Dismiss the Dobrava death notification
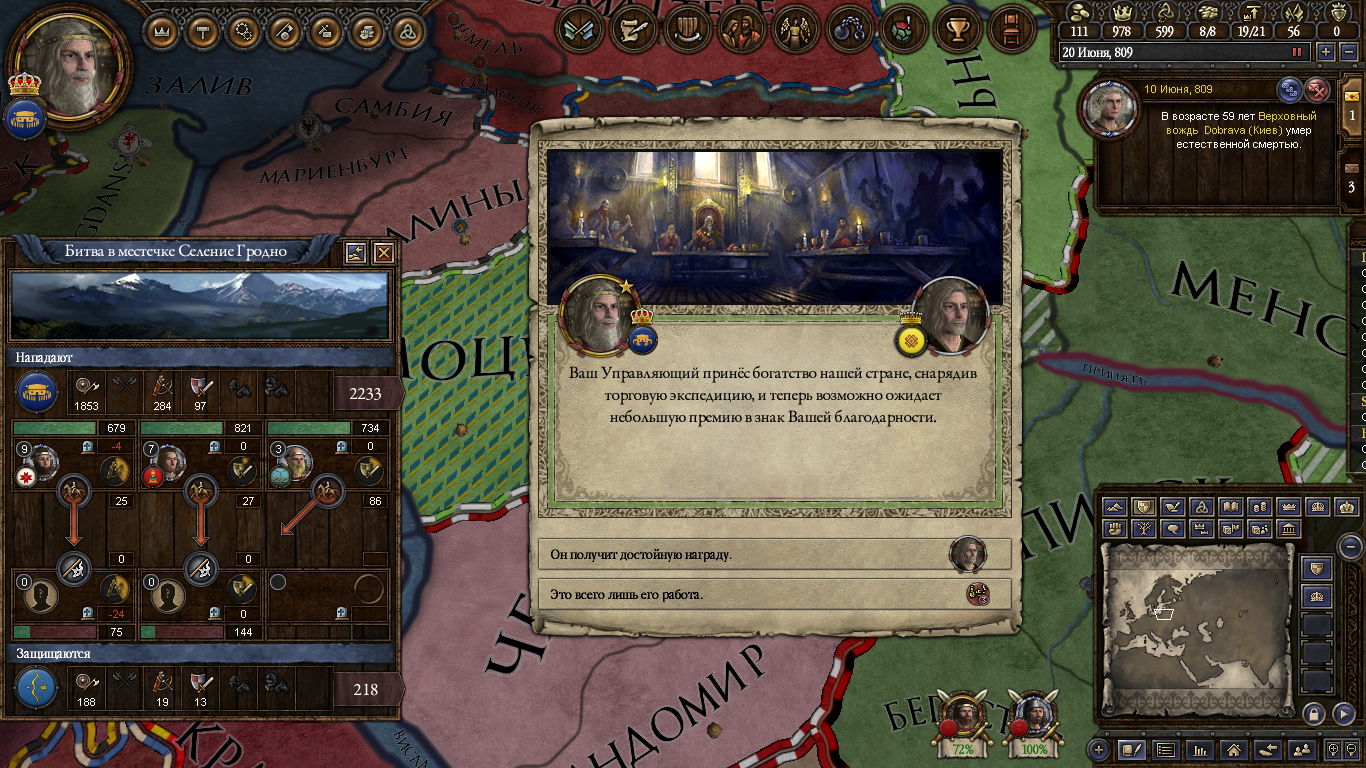The width and height of the screenshot is (1366, 768). point(1319,90)
